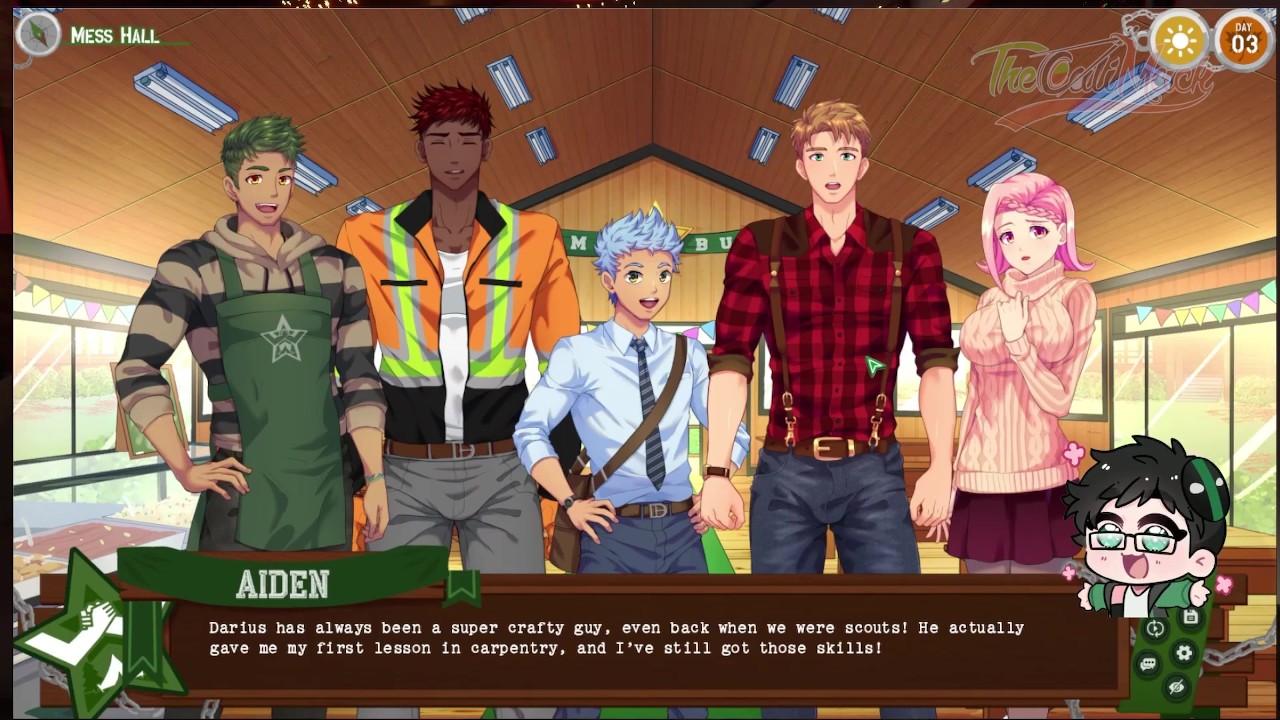Toggle auto-play with the circular arrows icon
The width and height of the screenshot is (1280, 720).
(x=1155, y=629)
